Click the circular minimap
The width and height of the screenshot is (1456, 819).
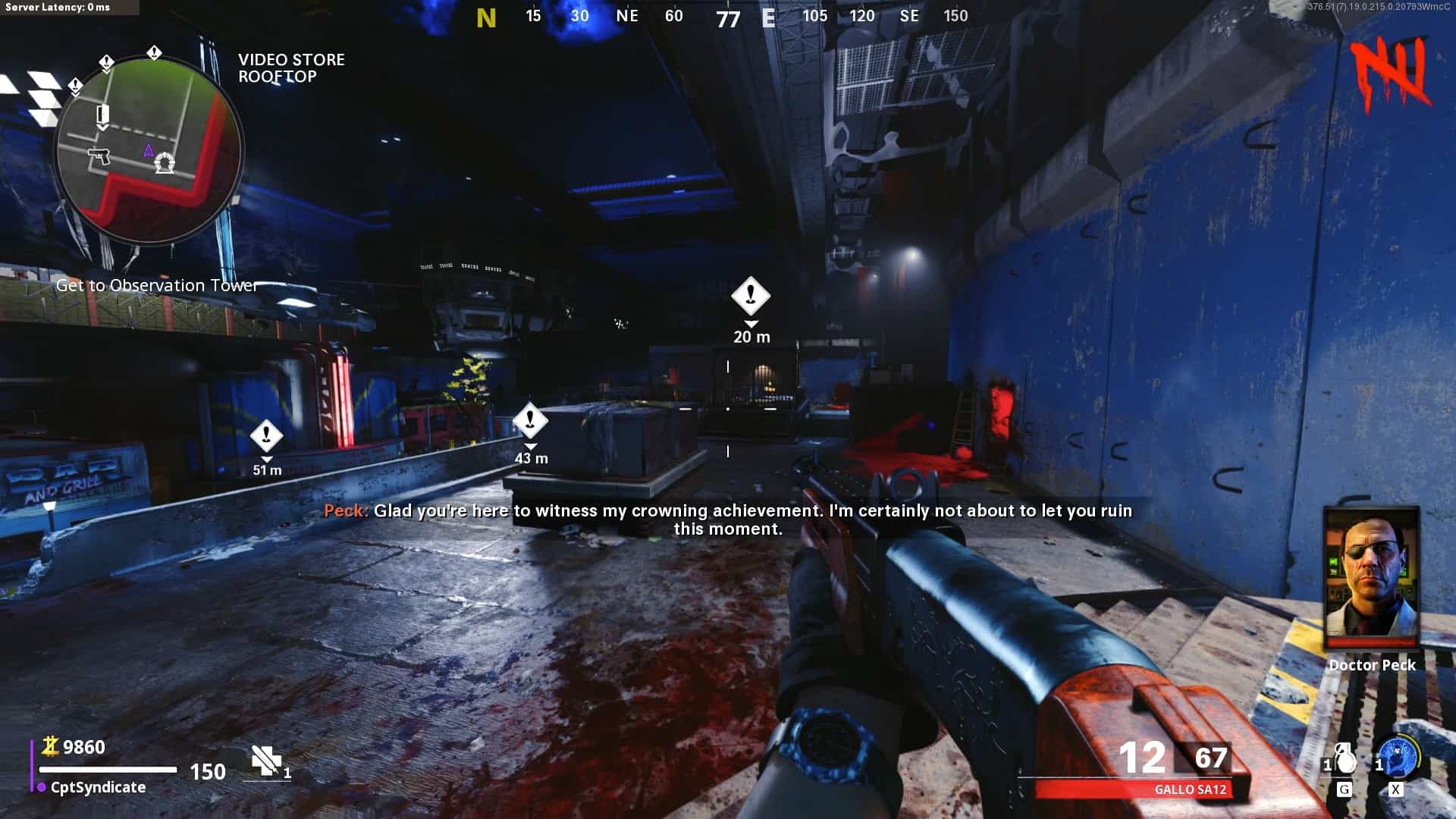tap(149, 149)
